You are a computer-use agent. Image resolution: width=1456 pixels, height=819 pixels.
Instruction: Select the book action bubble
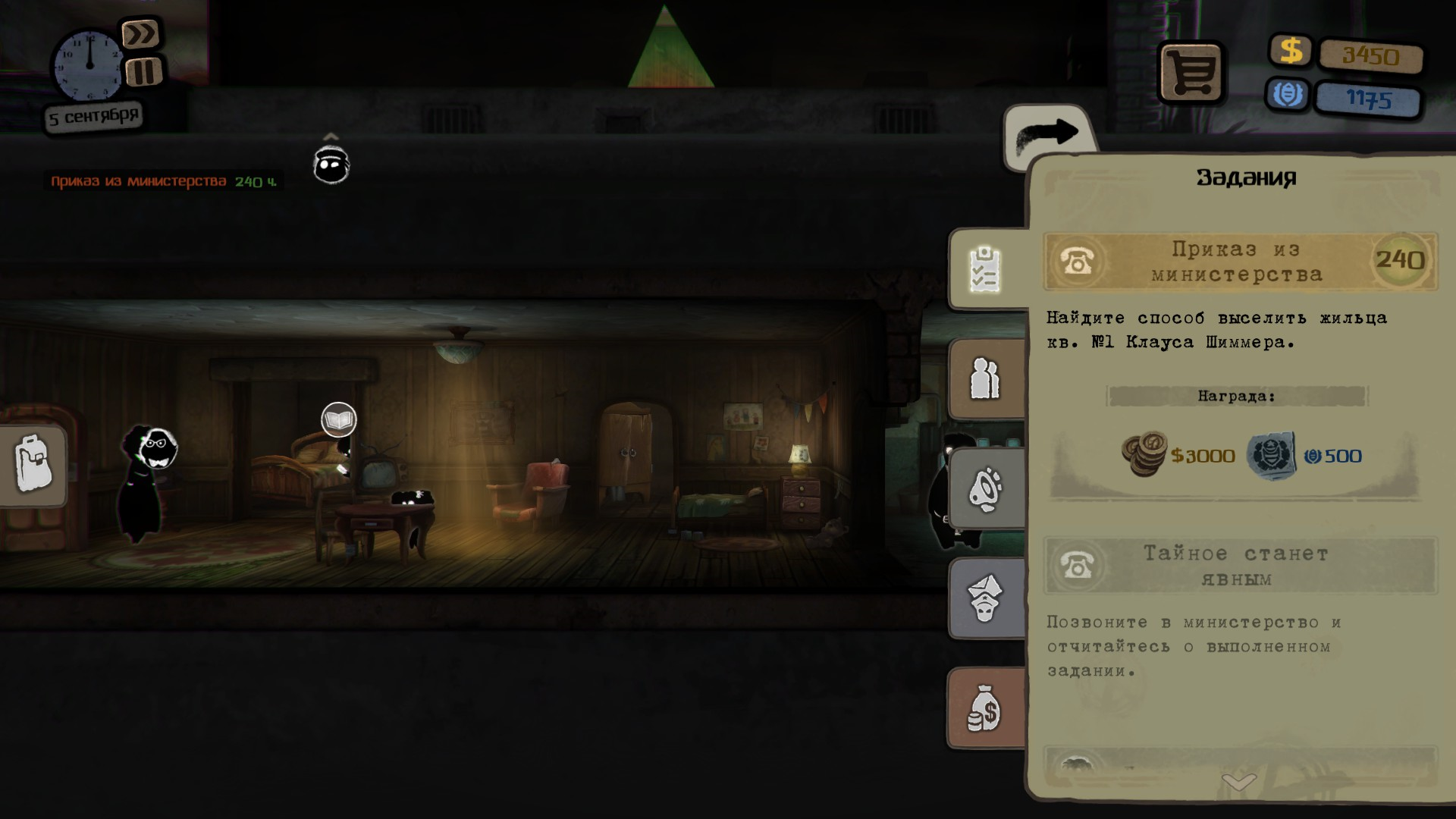pos(338,419)
